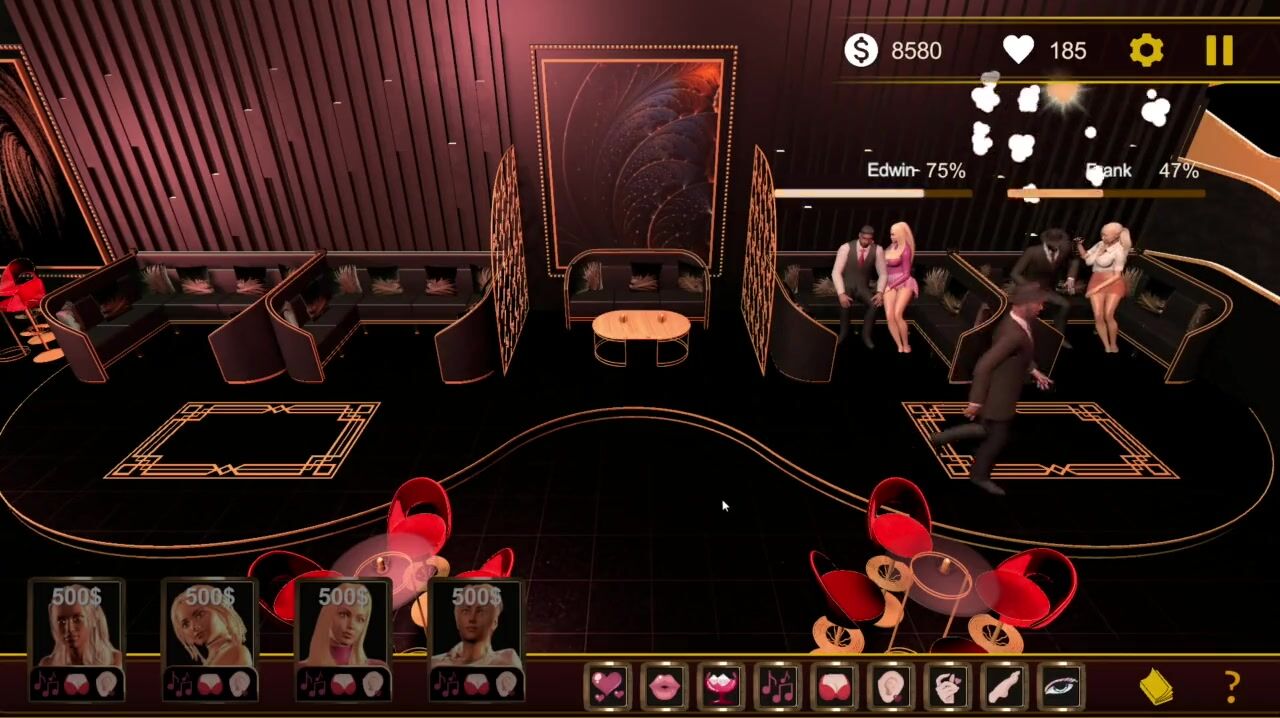Show help with the question mark
Image resolution: width=1280 pixels, height=718 pixels.
[x=1232, y=687]
